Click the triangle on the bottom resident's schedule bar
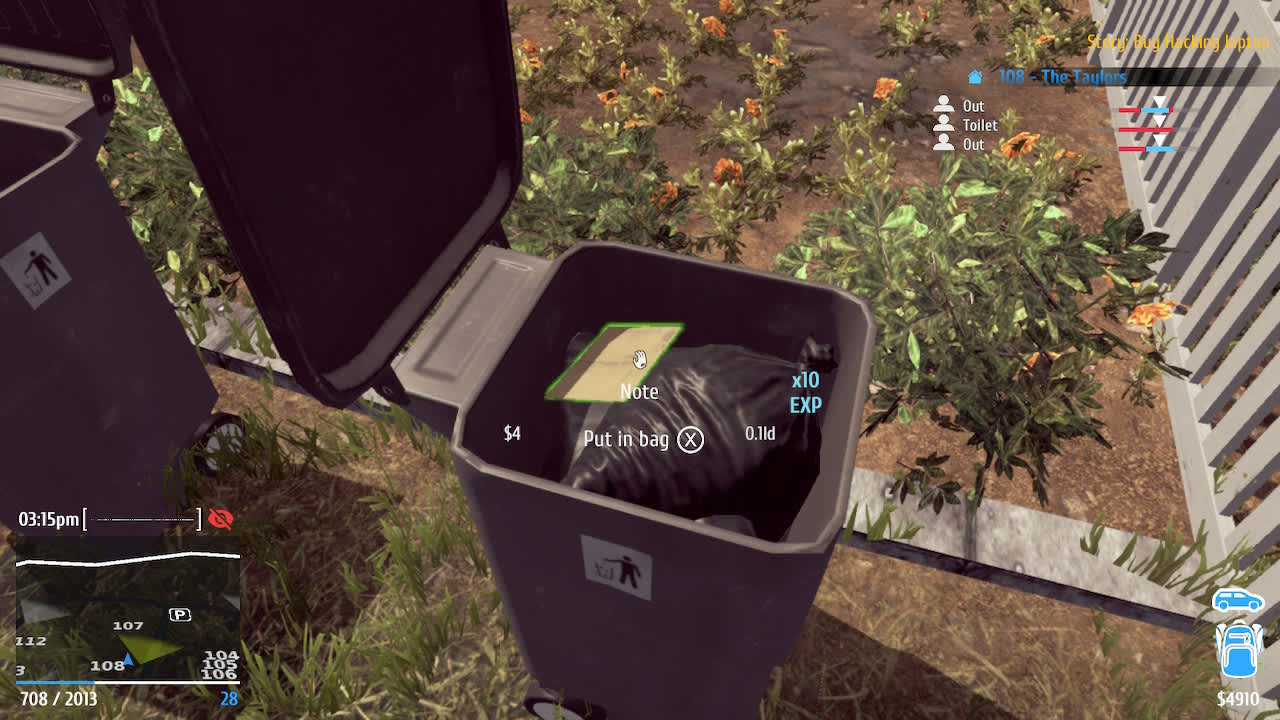The image size is (1280, 720). [x=1158, y=140]
